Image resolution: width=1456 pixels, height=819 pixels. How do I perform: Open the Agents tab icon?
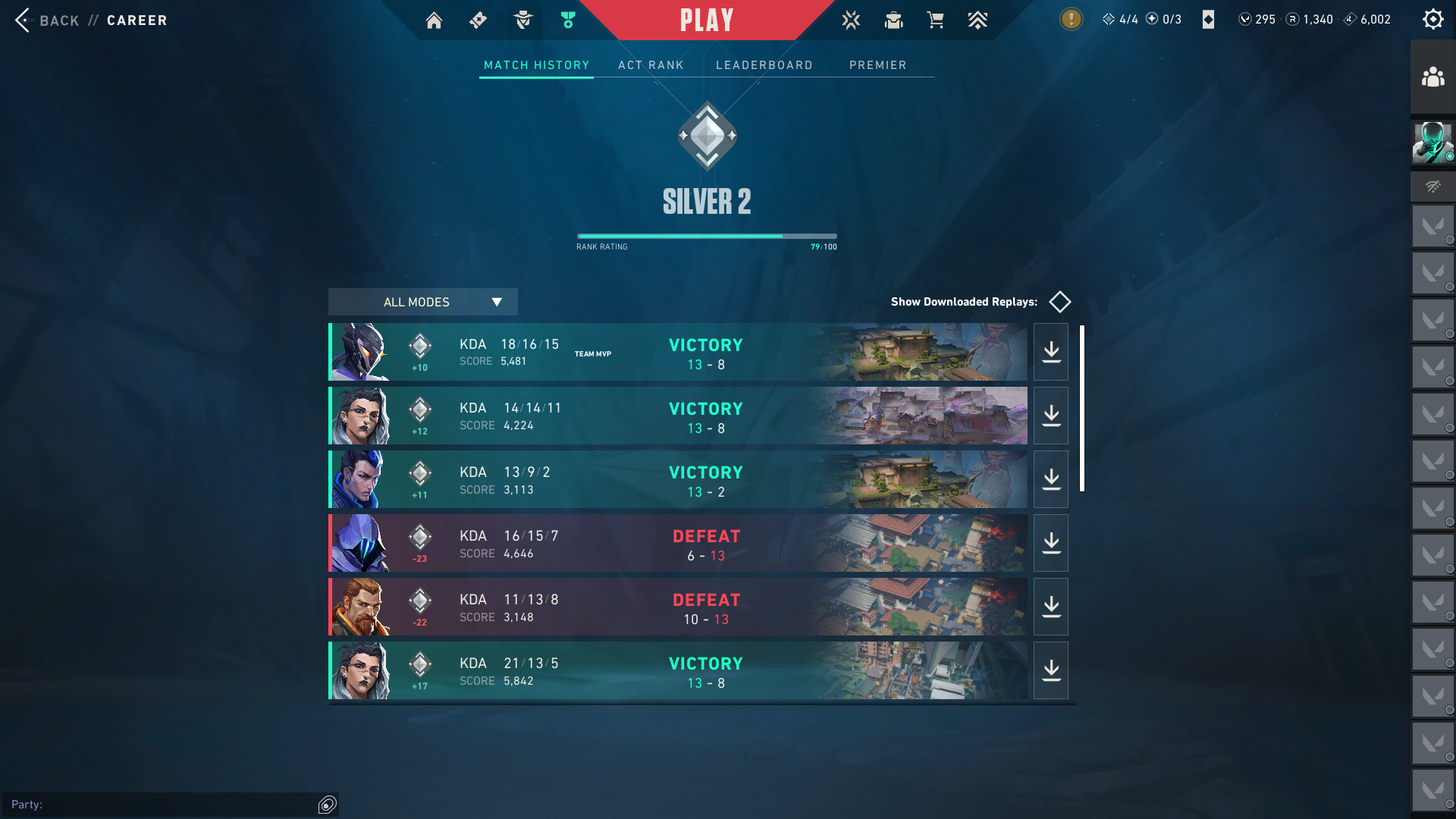tap(522, 20)
